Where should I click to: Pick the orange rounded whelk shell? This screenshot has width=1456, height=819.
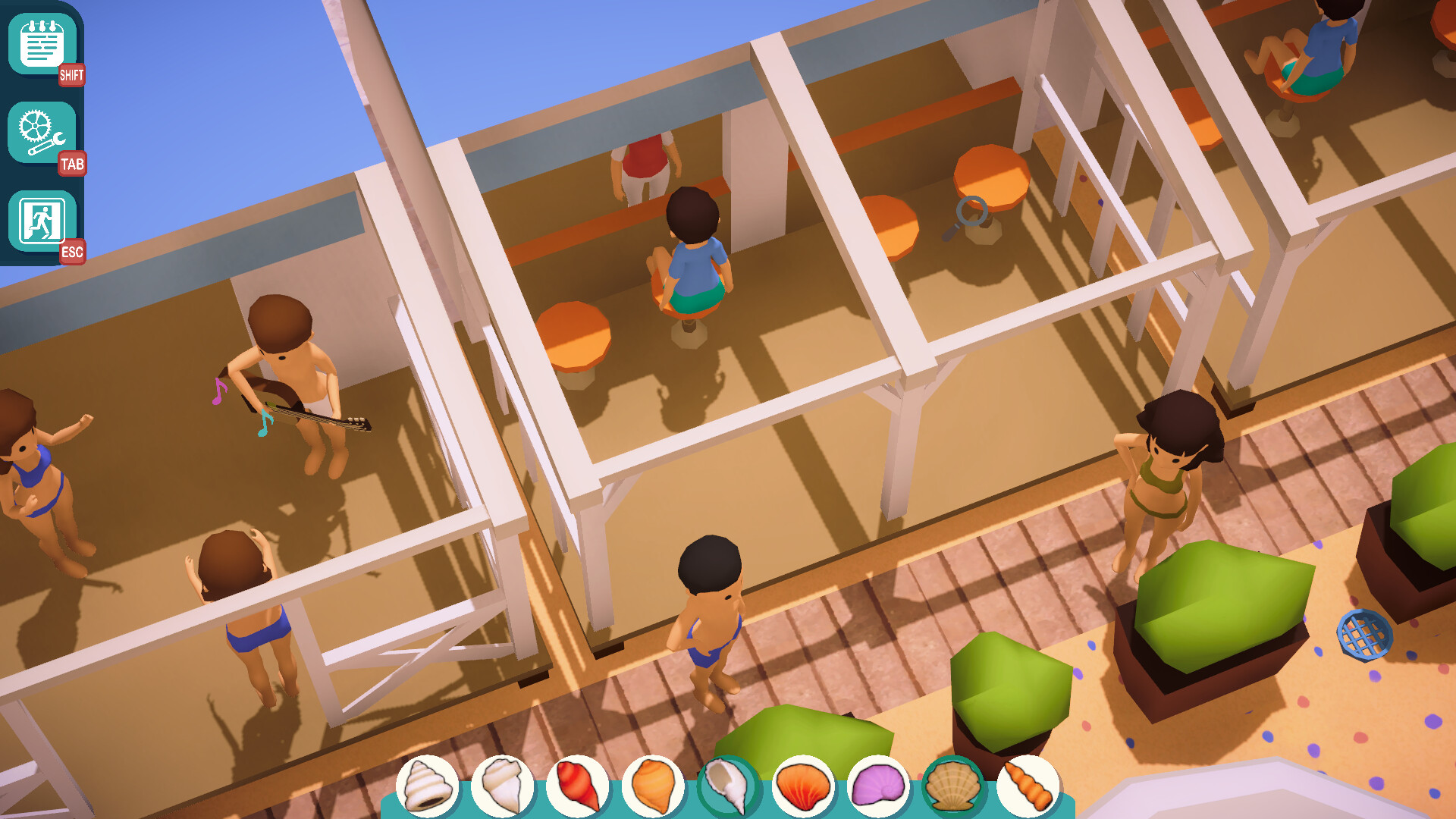[x=652, y=786]
